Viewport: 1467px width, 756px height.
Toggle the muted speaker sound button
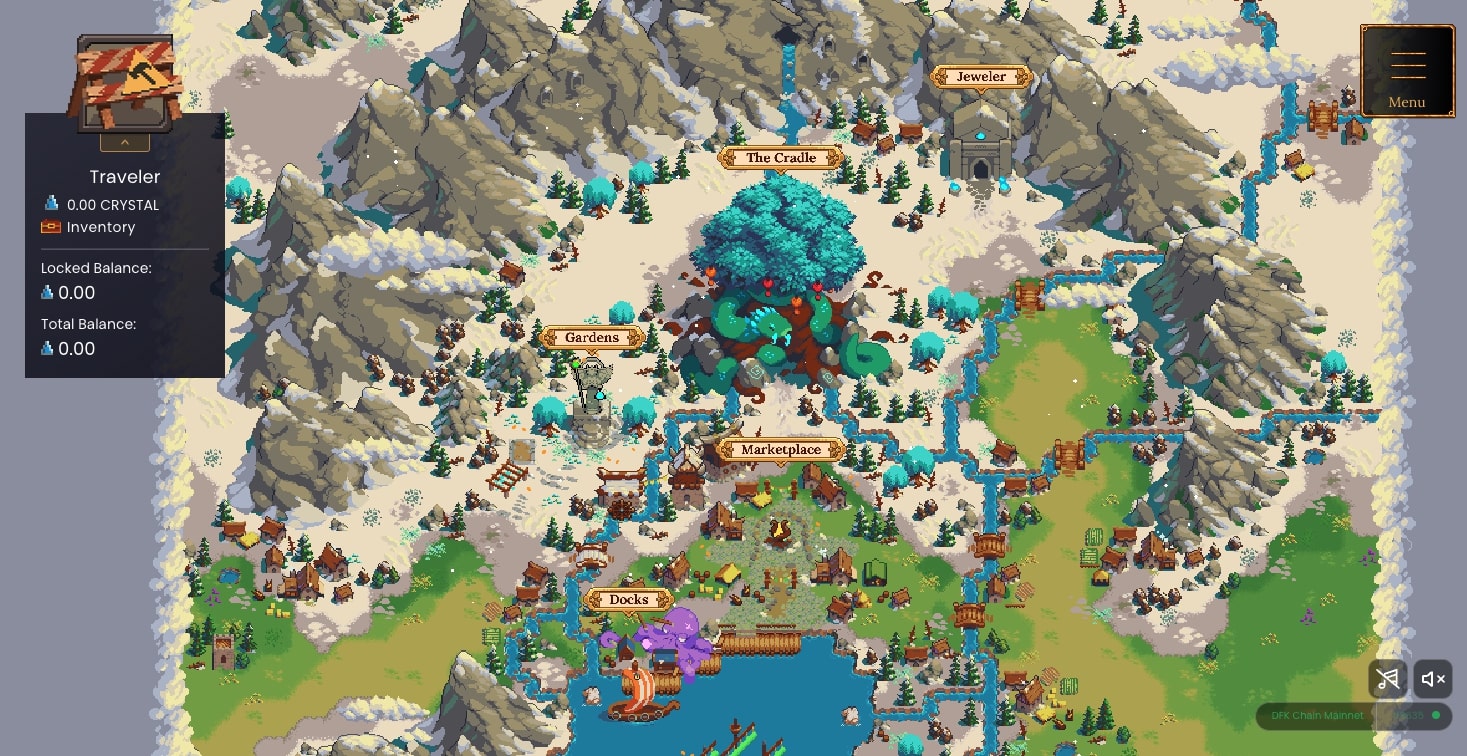pos(1433,680)
